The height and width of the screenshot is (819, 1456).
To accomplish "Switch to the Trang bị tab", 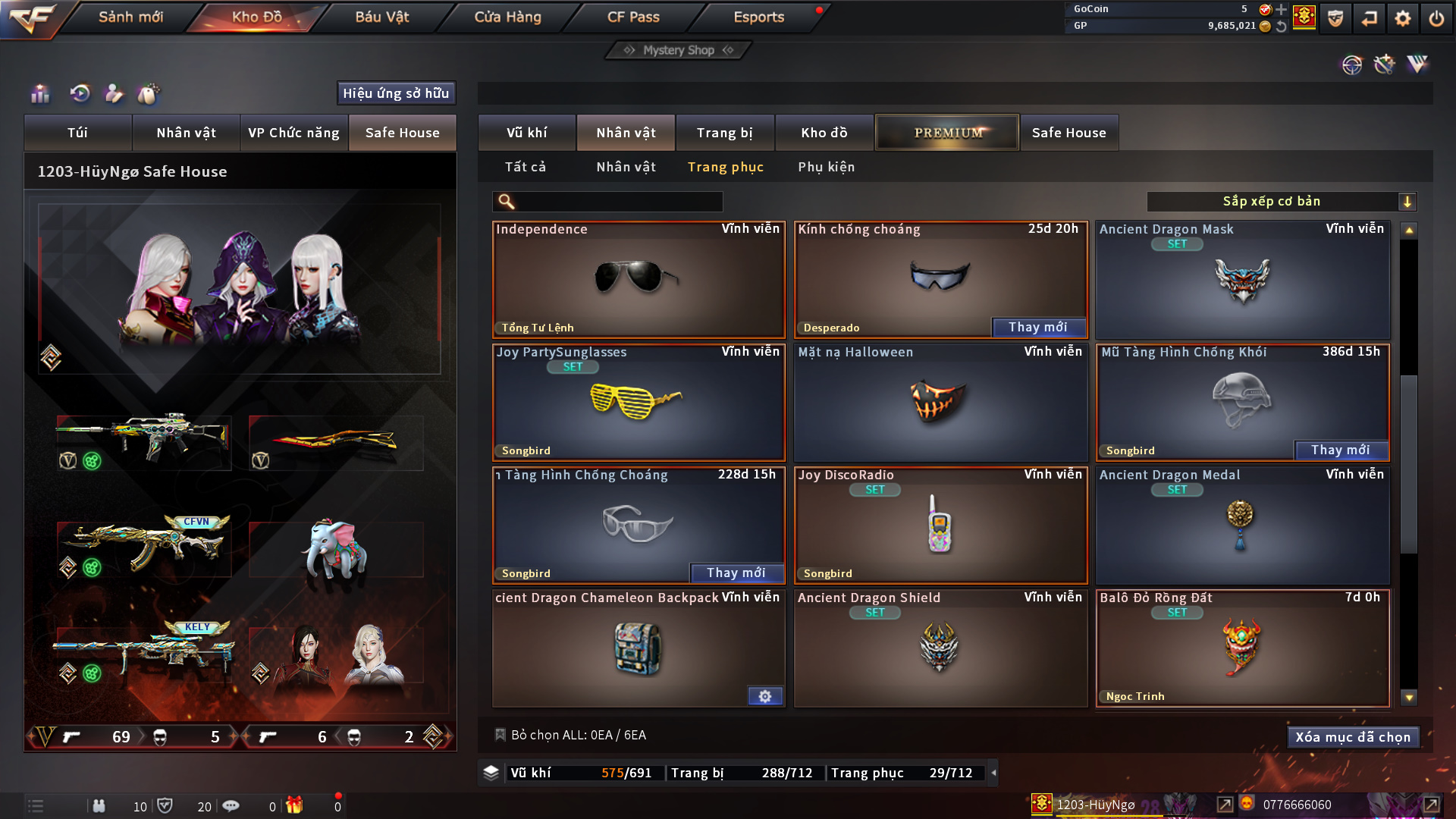I will [724, 133].
